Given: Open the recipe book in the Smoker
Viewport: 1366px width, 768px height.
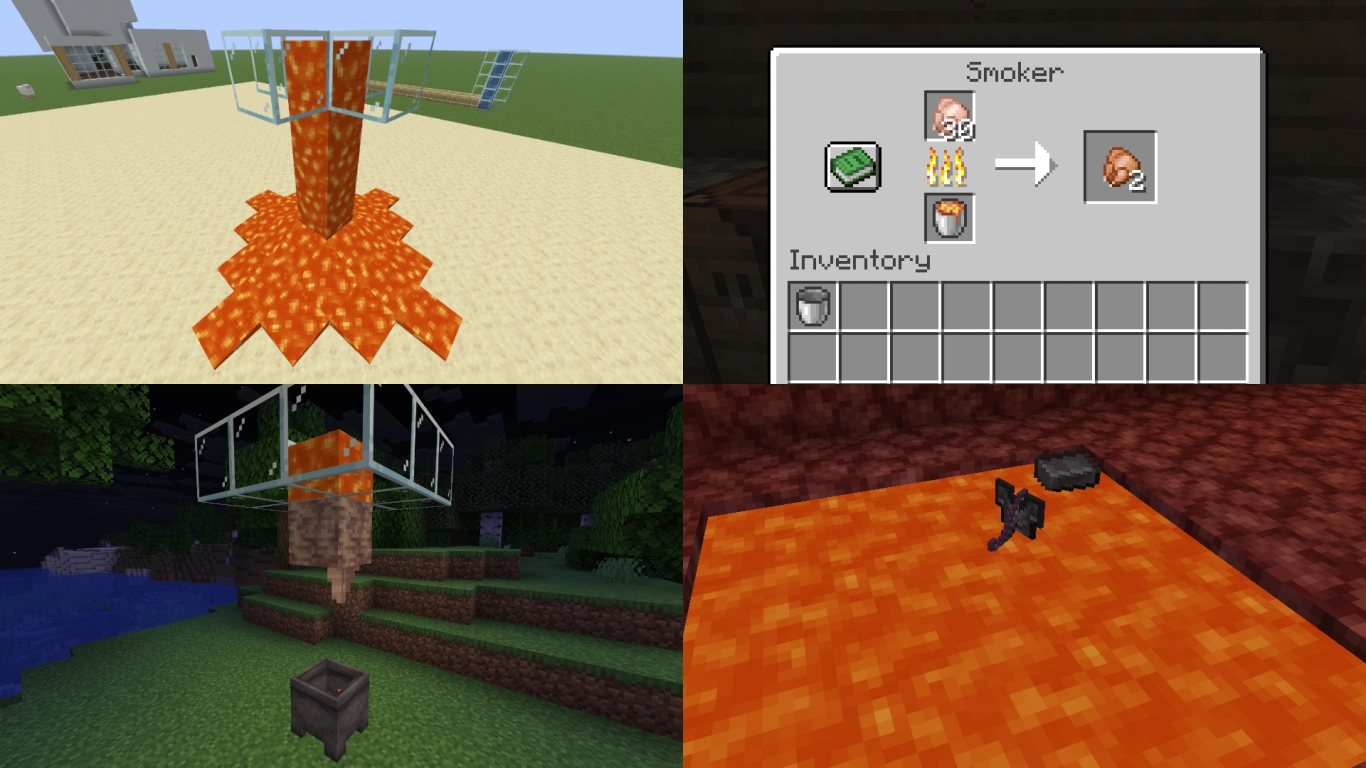Looking at the screenshot, I should coord(854,165).
